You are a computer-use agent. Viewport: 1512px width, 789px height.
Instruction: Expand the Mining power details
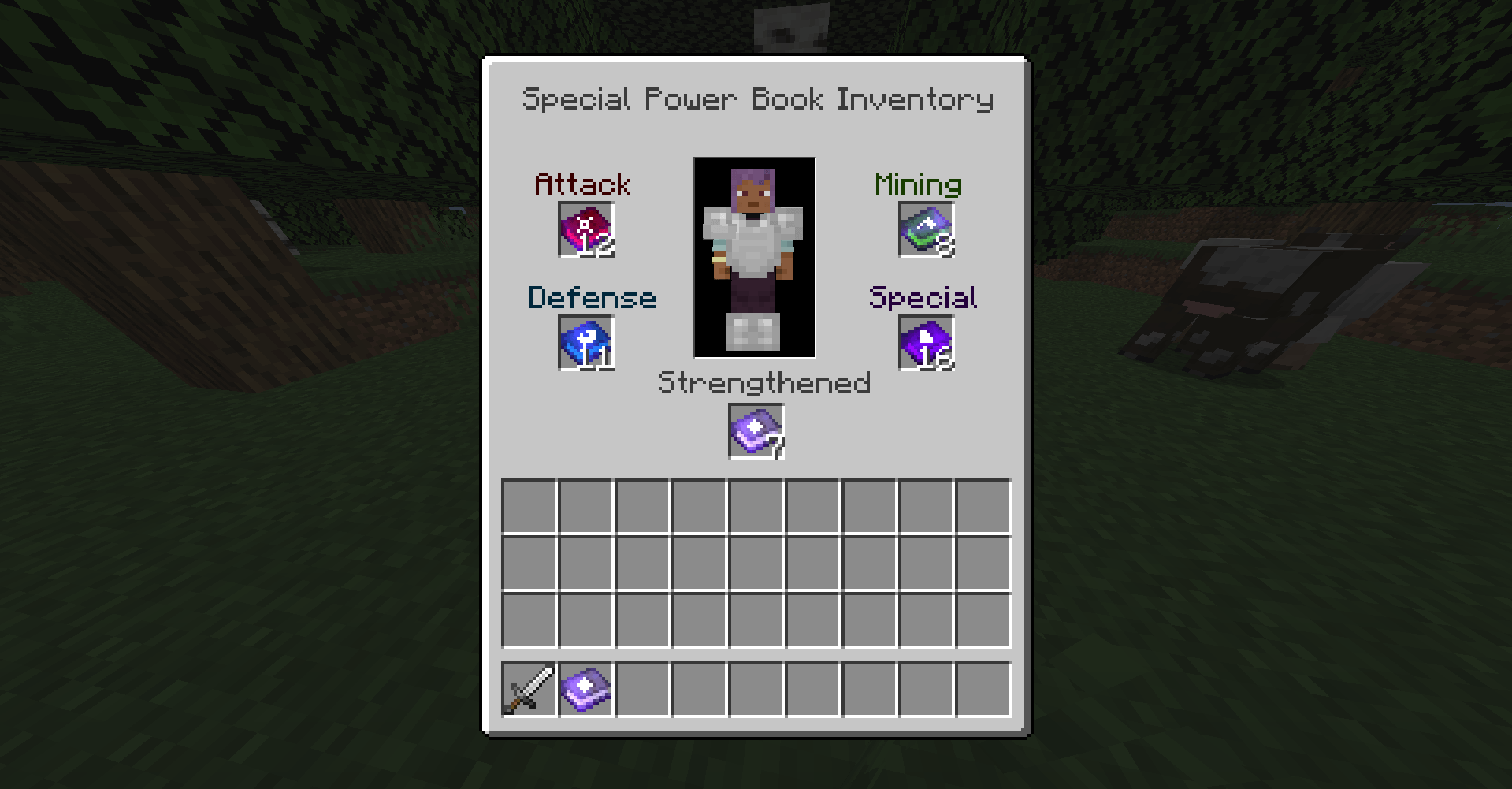[x=926, y=231]
